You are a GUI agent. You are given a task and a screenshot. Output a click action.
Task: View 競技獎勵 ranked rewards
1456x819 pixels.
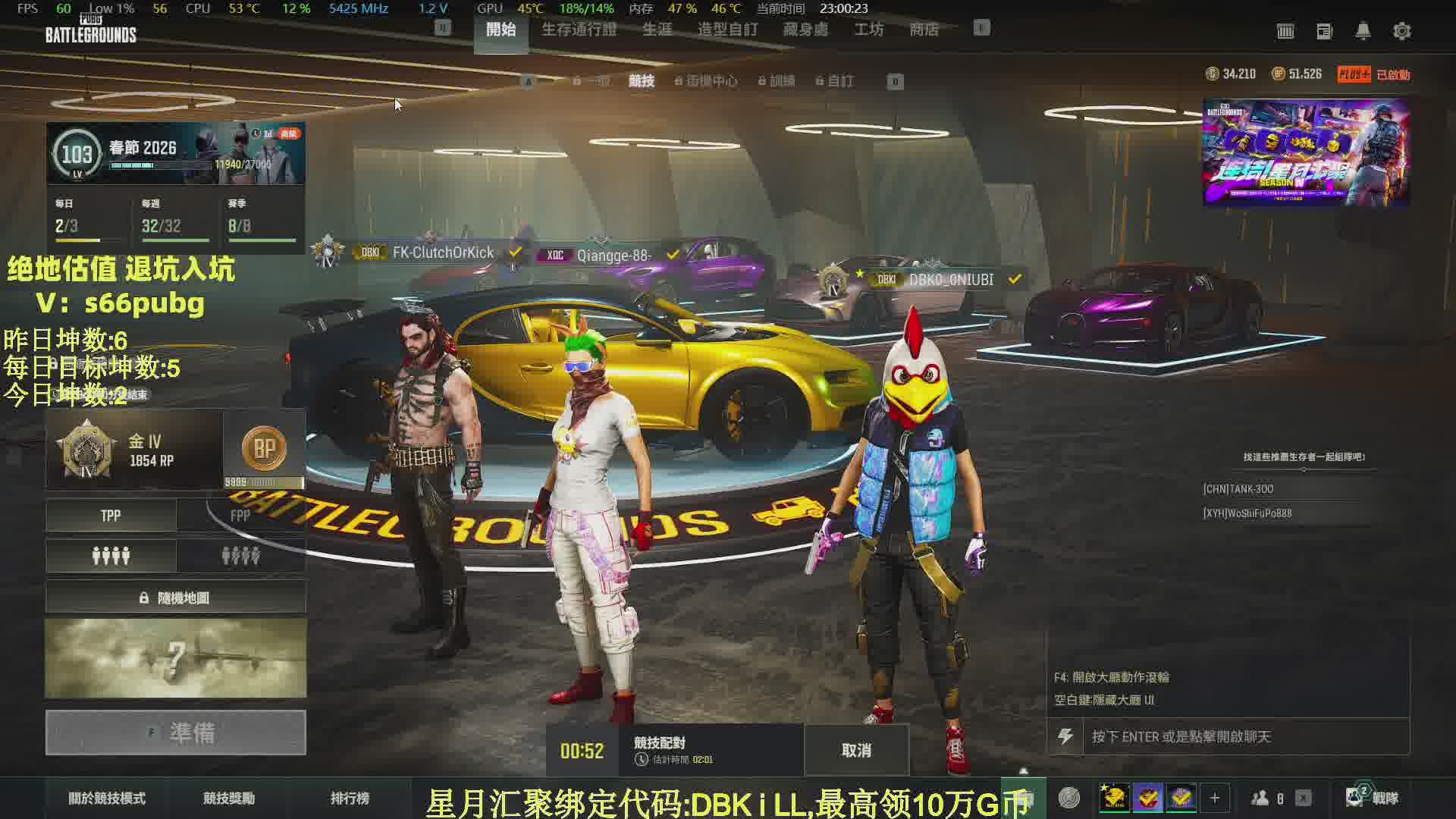point(229,798)
